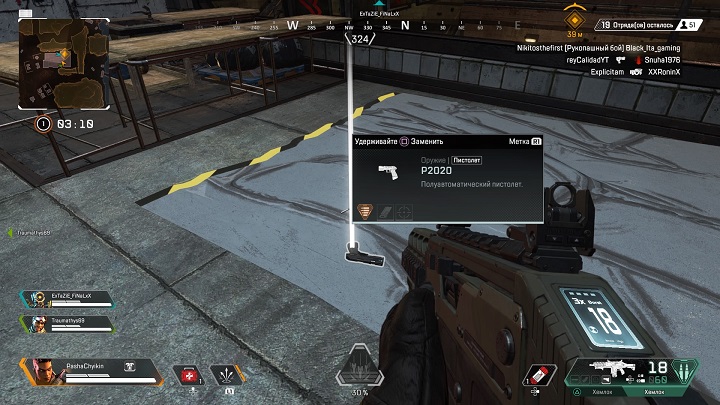Select the thermite grenade ordnance slot
720x405 pixels.
coord(538,373)
